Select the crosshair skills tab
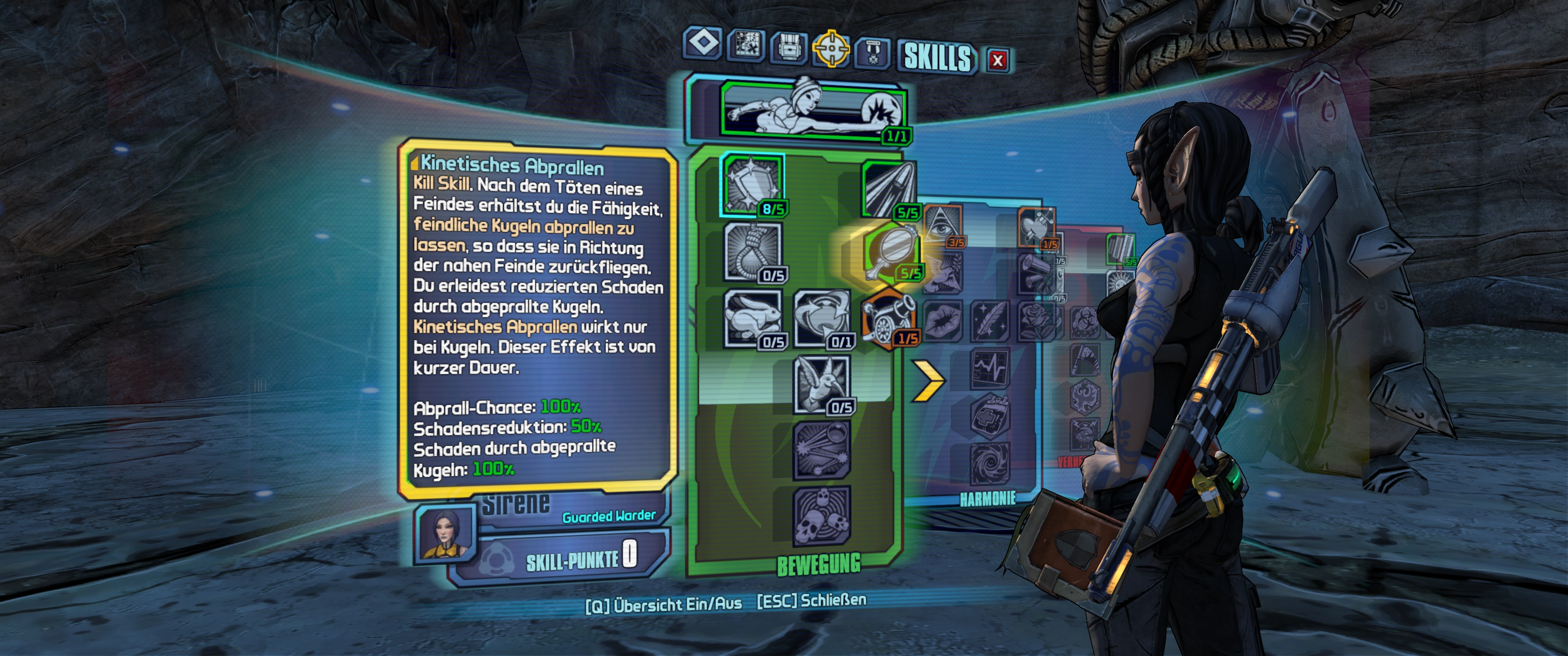Image resolution: width=1568 pixels, height=656 pixels. click(831, 49)
